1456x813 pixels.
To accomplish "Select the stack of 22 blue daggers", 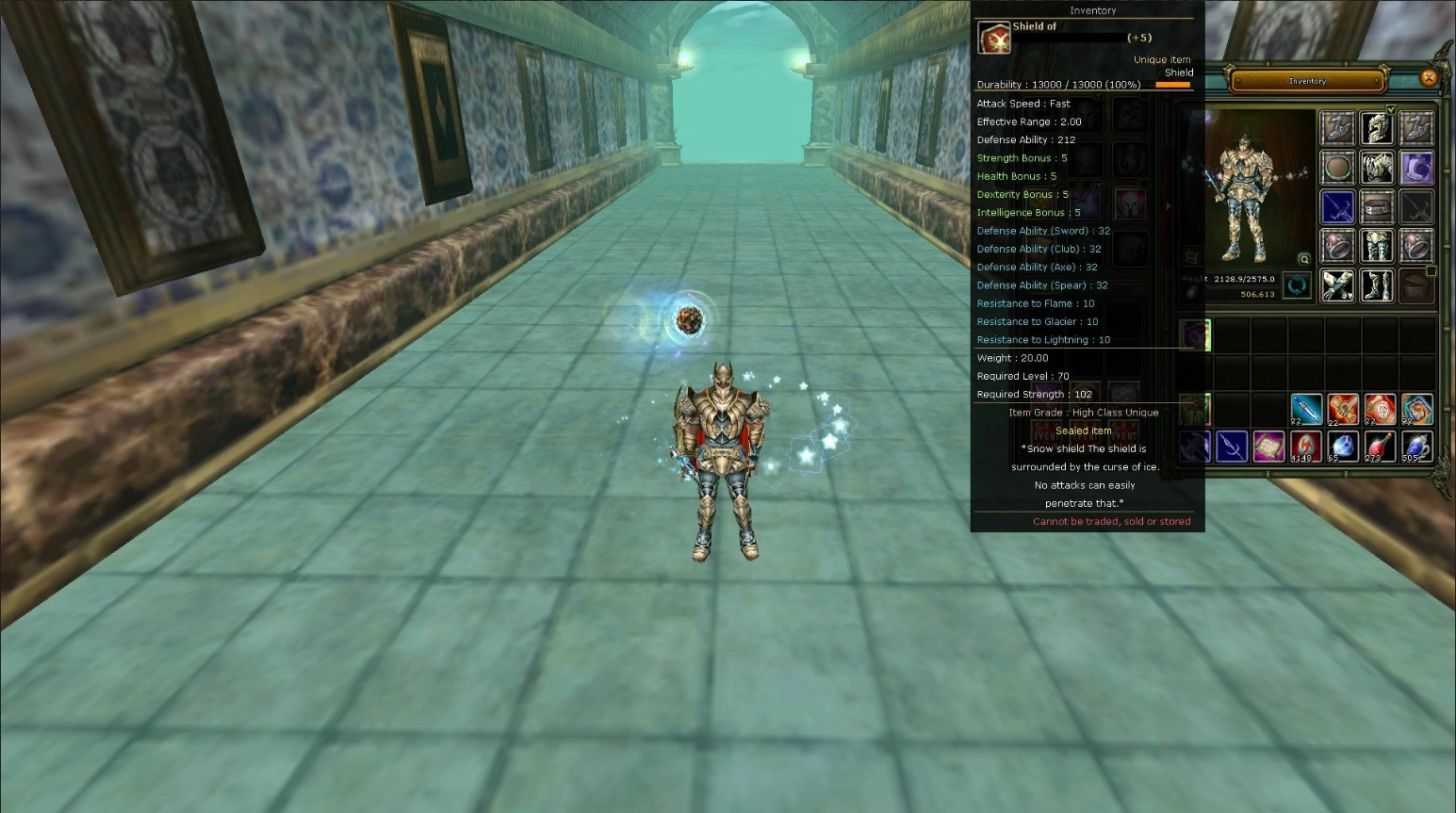I will (1306, 410).
